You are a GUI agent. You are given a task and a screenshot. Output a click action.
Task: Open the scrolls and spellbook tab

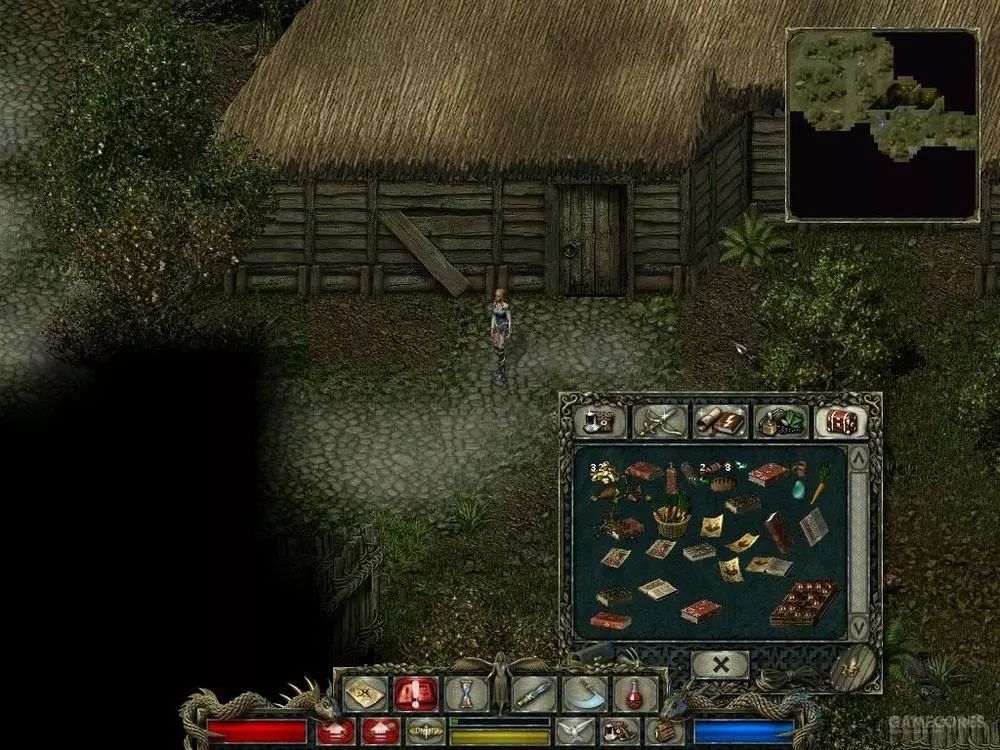(x=720, y=421)
